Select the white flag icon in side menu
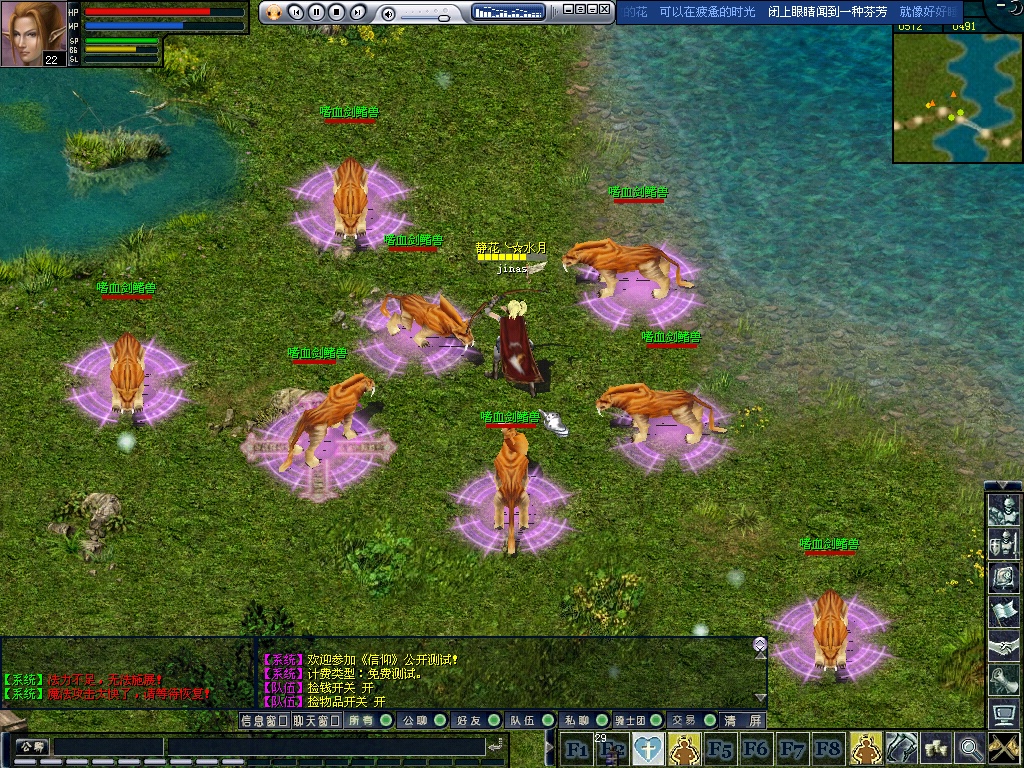Viewport: 1024px width, 768px height. point(1002,611)
